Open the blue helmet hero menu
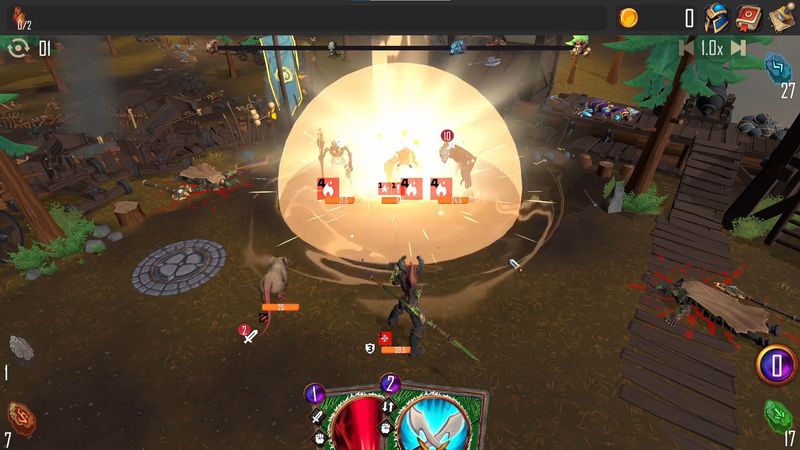This screenshot has width=800, height=450. coord(715,18)
